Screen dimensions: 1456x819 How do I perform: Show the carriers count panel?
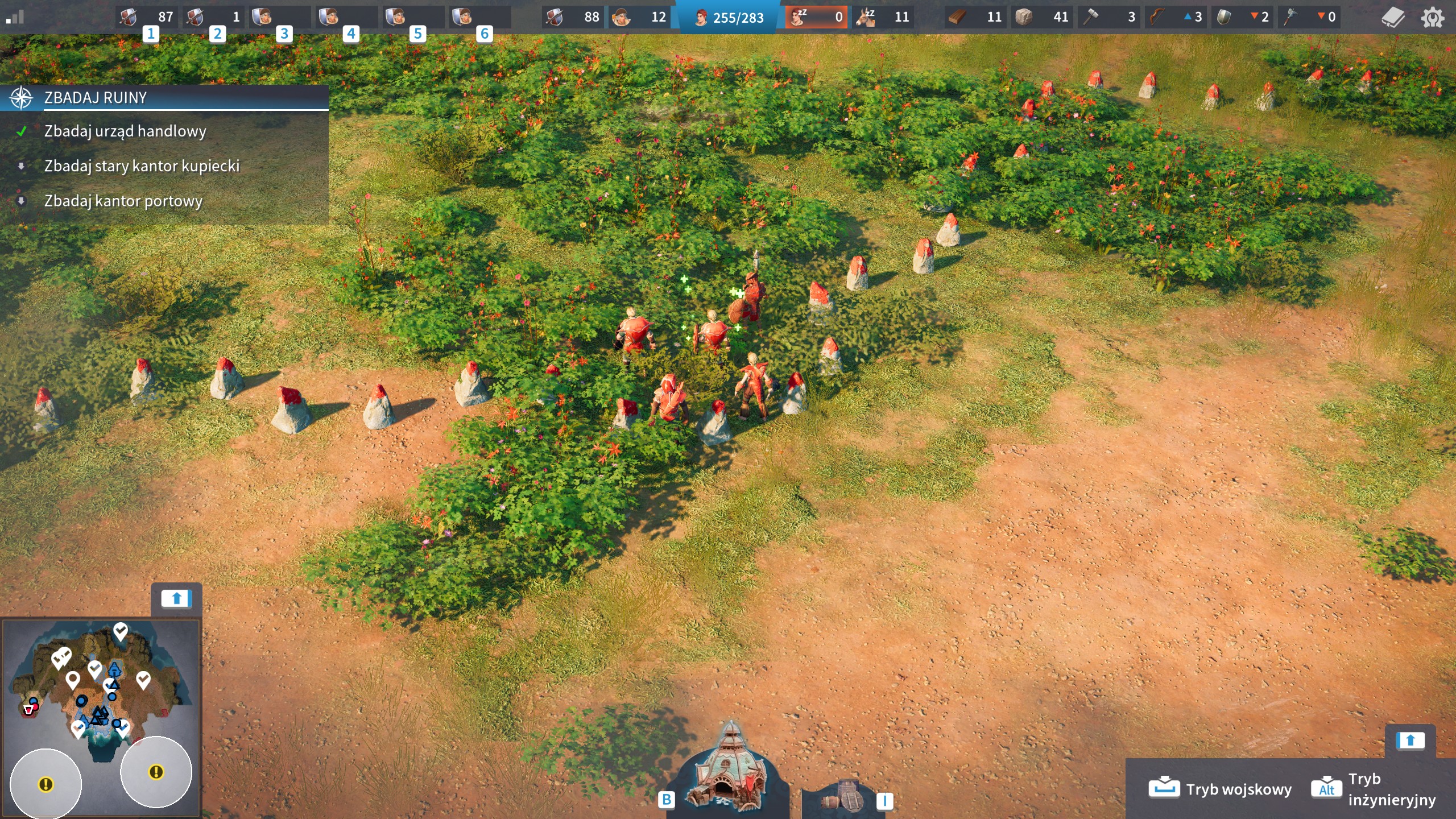(638, 17)
